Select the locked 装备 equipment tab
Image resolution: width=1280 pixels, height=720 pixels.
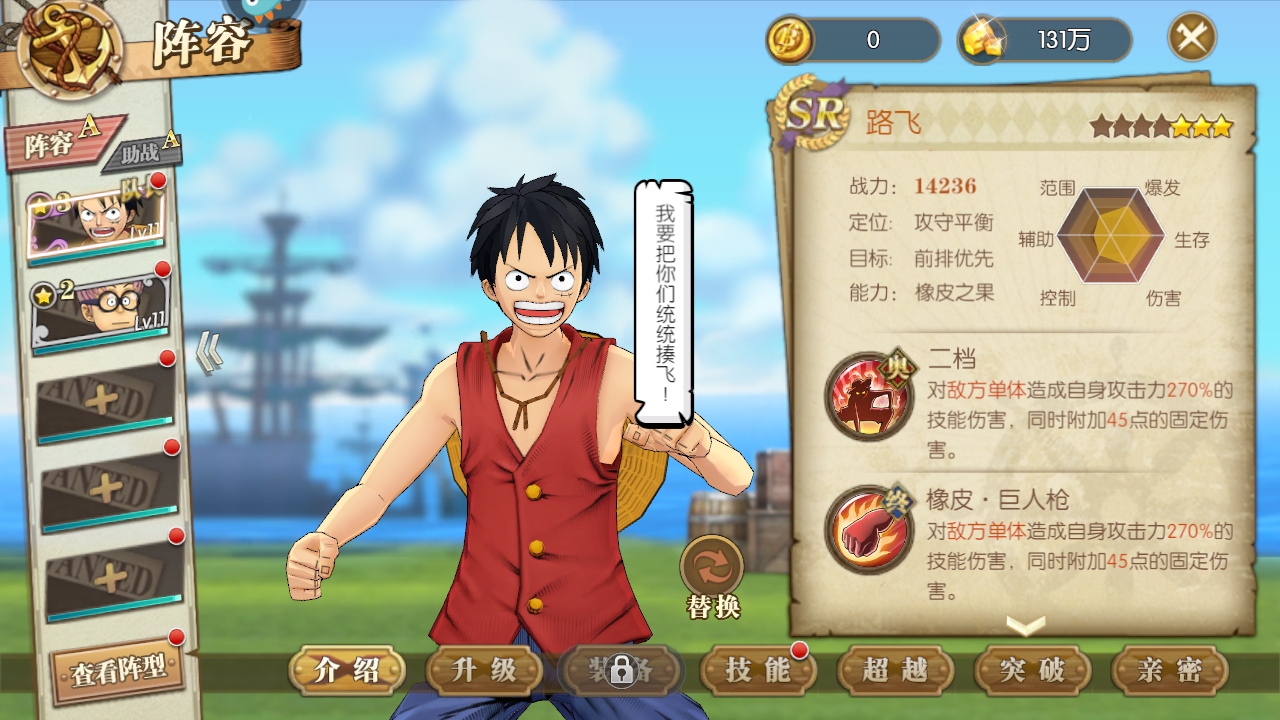[621, 670]
